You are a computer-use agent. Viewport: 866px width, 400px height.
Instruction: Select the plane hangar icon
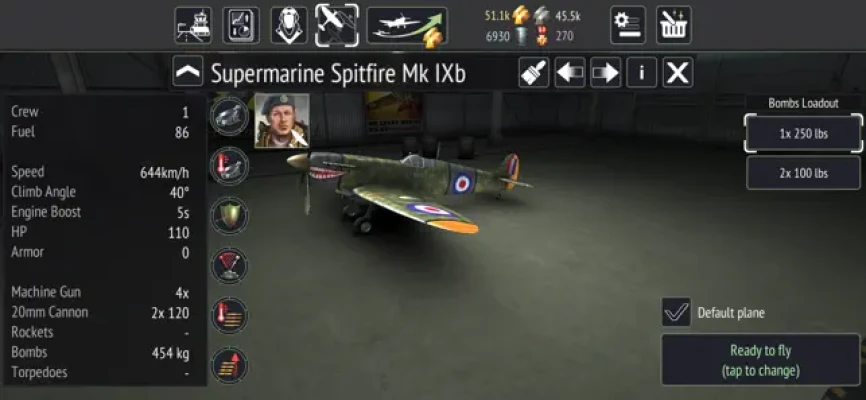click(337, 25)
